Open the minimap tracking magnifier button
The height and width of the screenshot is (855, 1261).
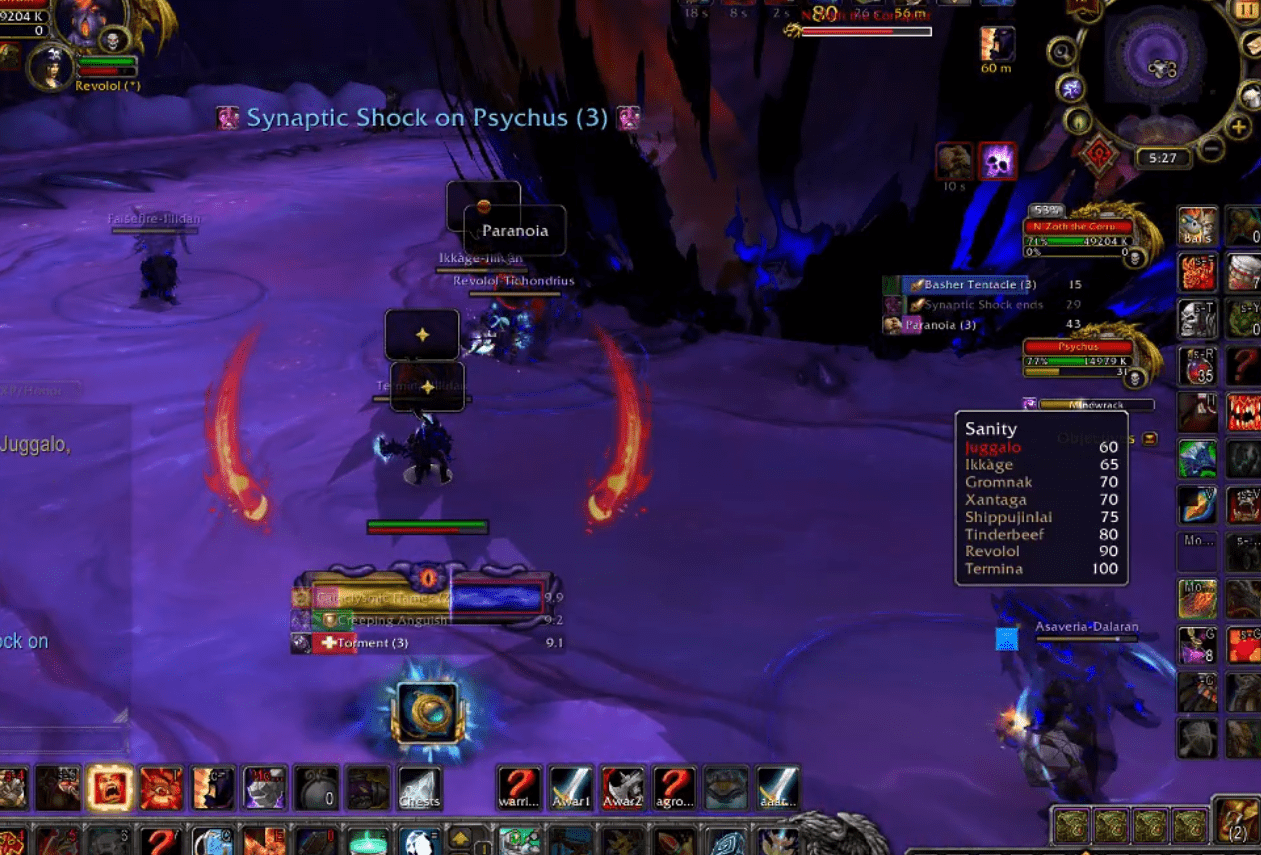pos(1061,51)
